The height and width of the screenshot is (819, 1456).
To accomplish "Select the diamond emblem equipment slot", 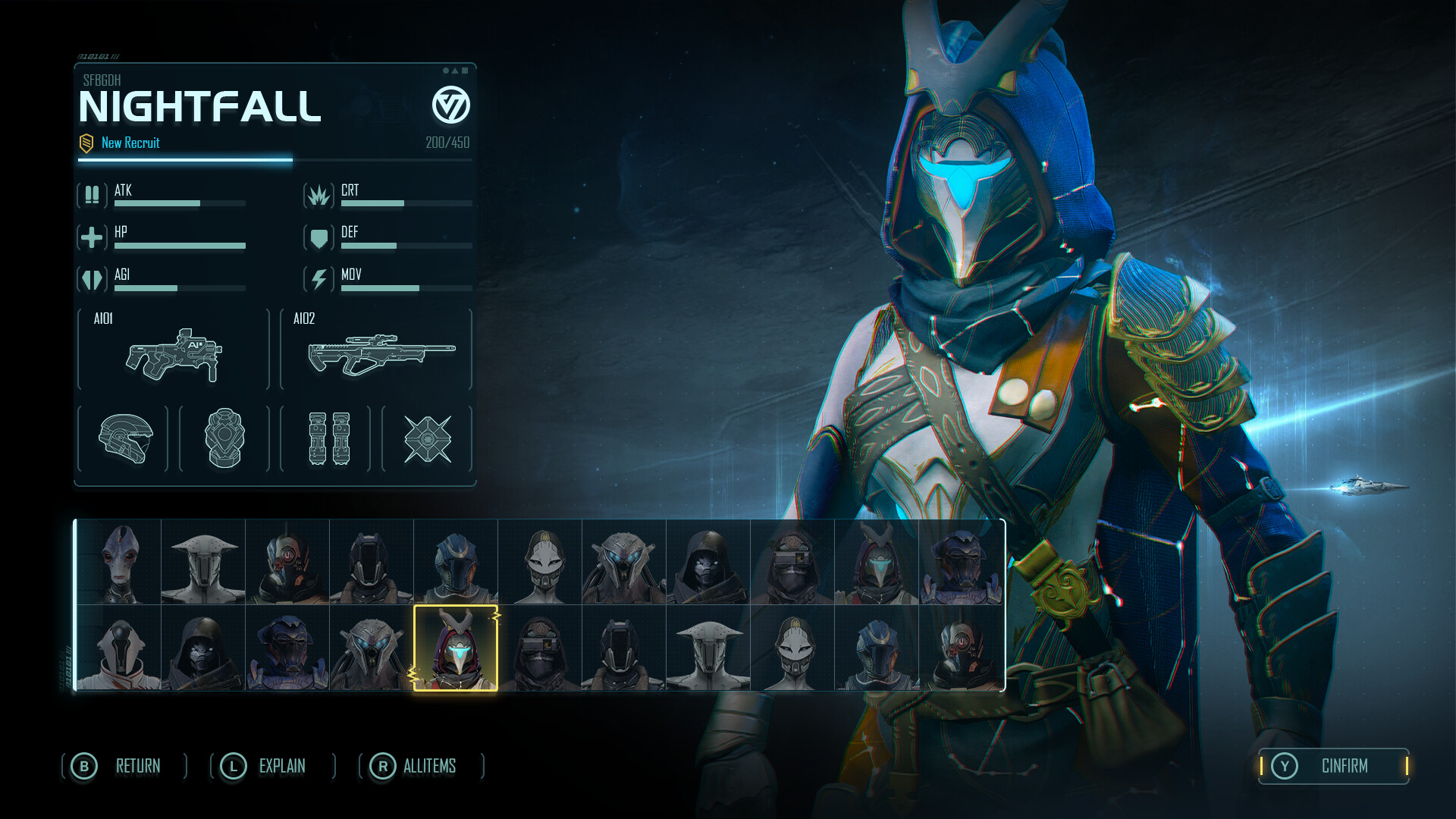I will (x=427, y=438).
